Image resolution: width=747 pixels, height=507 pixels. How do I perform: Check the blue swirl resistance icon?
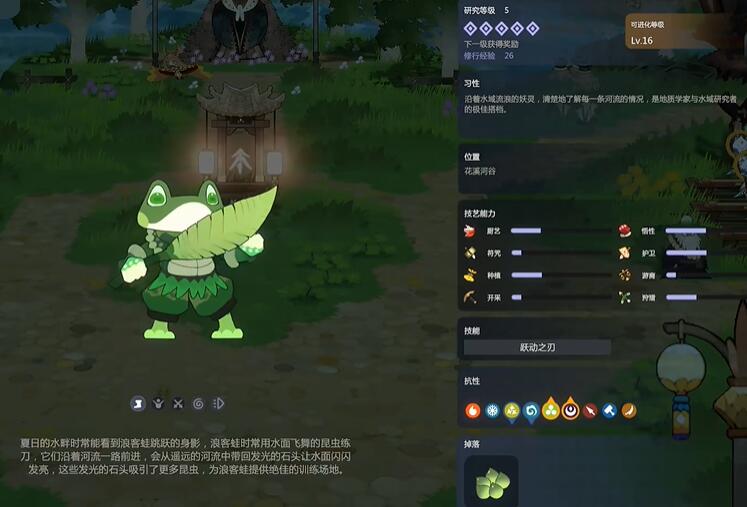(x=531, y=410)
